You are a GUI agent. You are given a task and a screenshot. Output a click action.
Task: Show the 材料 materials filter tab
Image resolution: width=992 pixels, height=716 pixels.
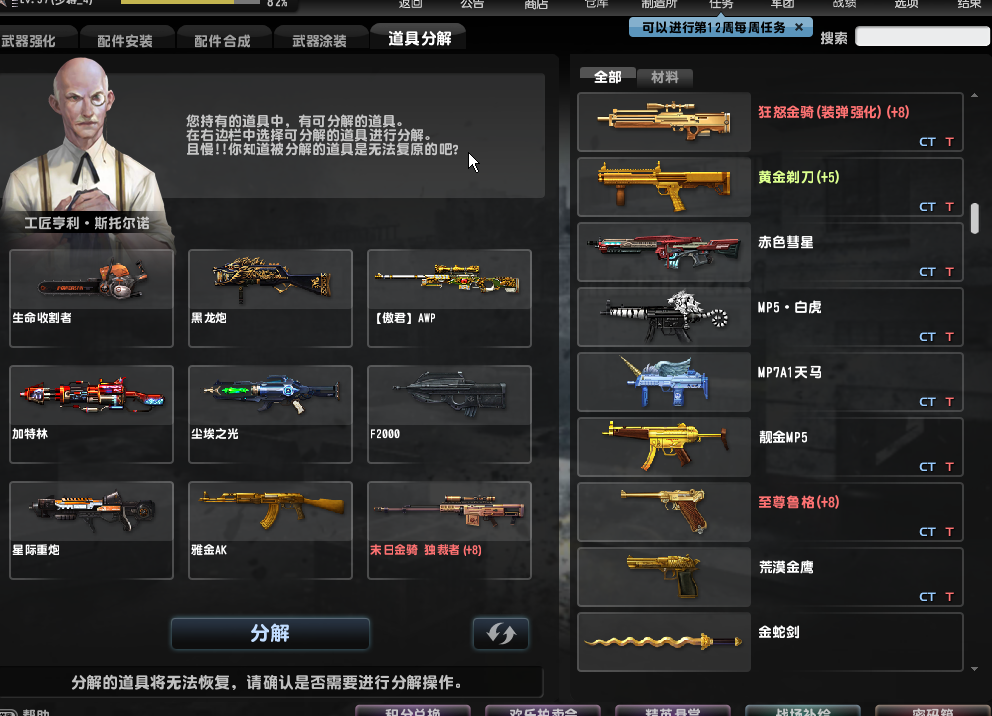pos(664,77)
